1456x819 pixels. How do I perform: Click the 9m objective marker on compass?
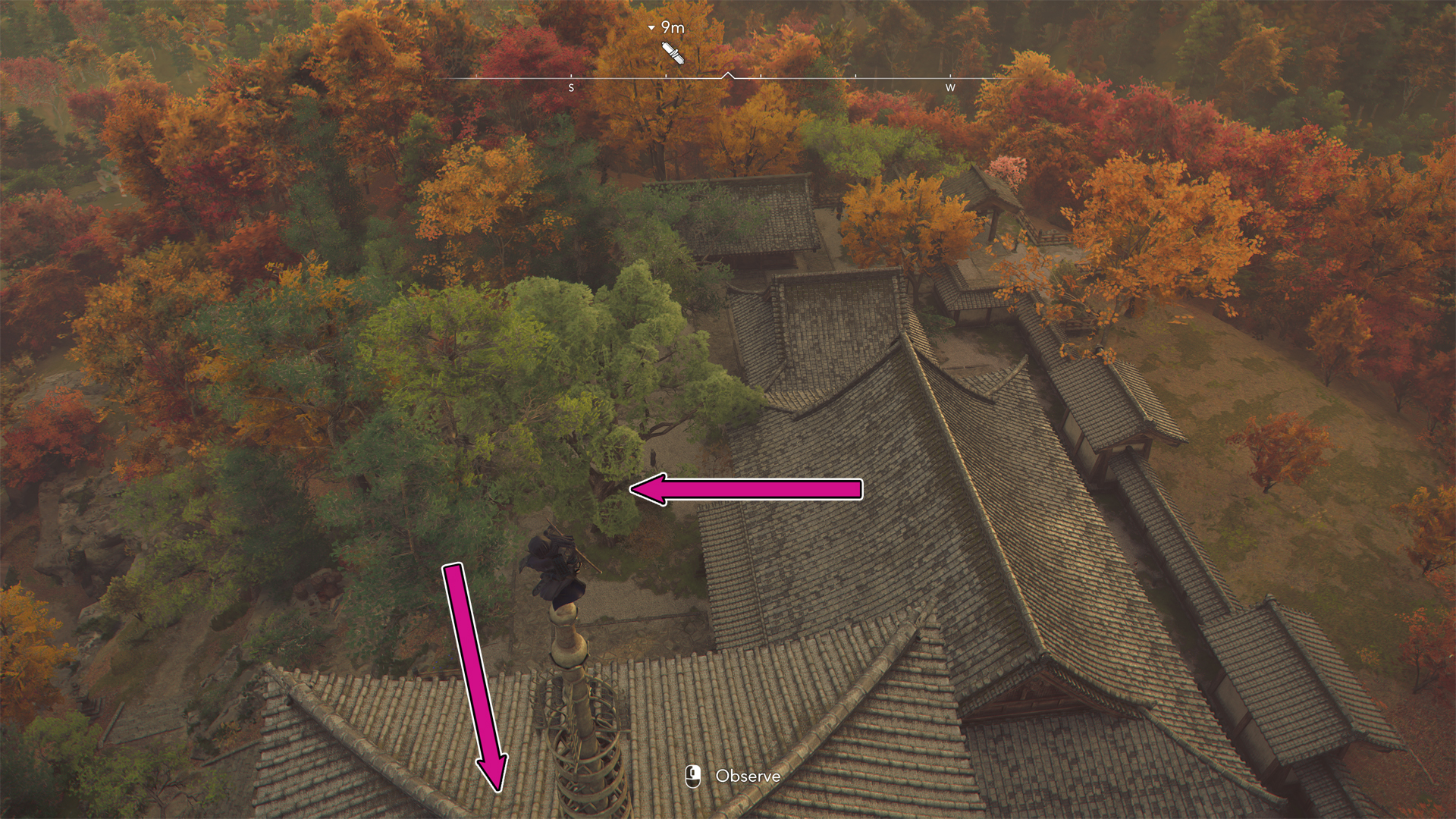pyautogui.click(x=672, y=52)
